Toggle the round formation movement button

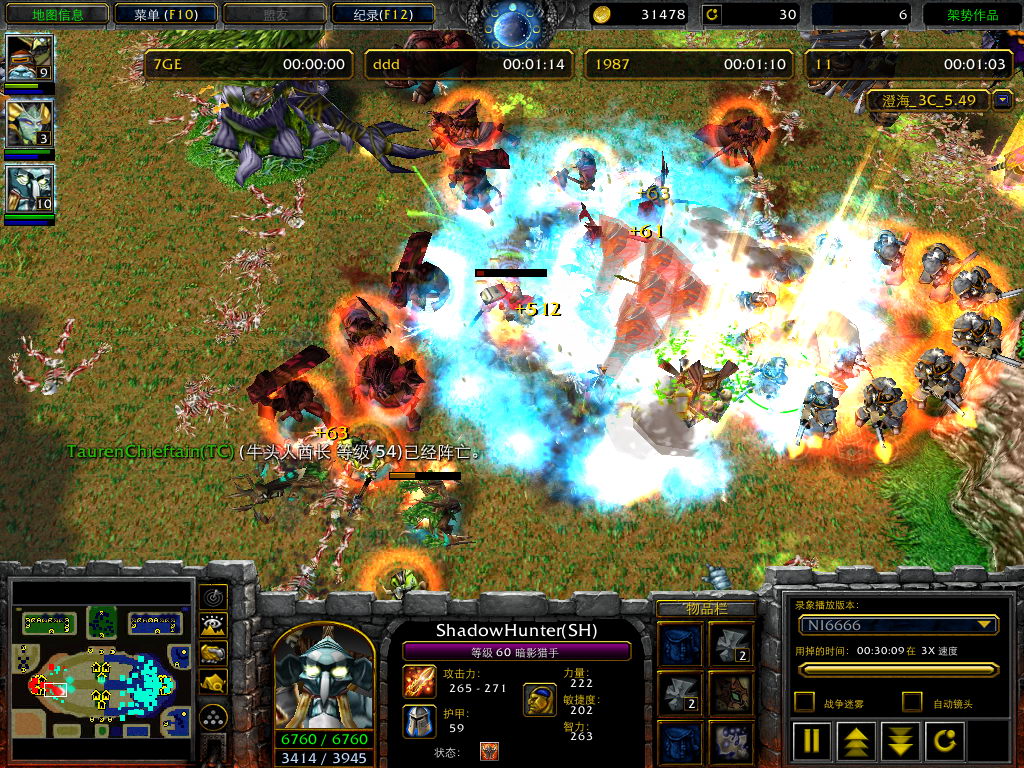coord(213,717)
